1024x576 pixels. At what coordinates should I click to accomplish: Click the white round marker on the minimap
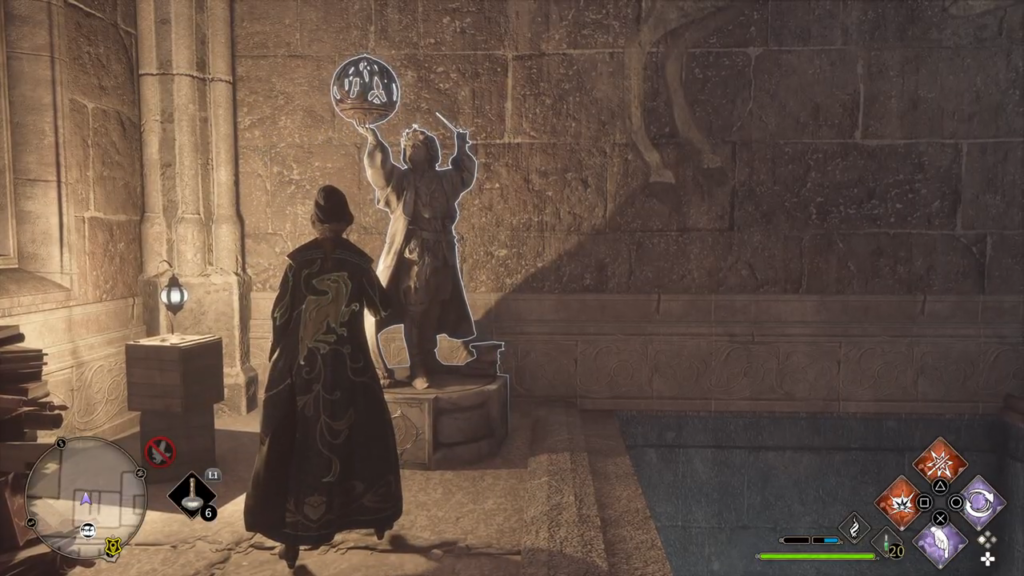tap(88, 530)
